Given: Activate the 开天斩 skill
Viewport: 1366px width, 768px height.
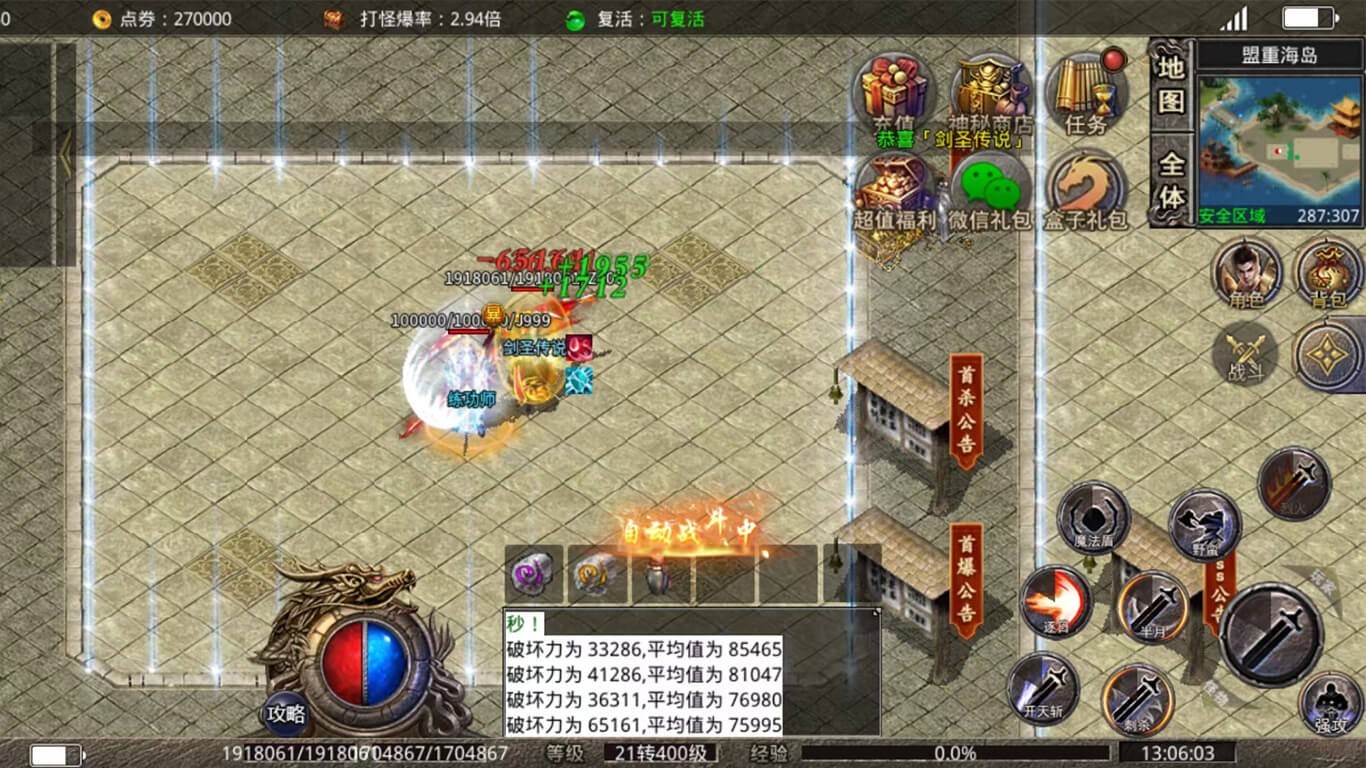Looking at the screenshot, I should 1043,688.
